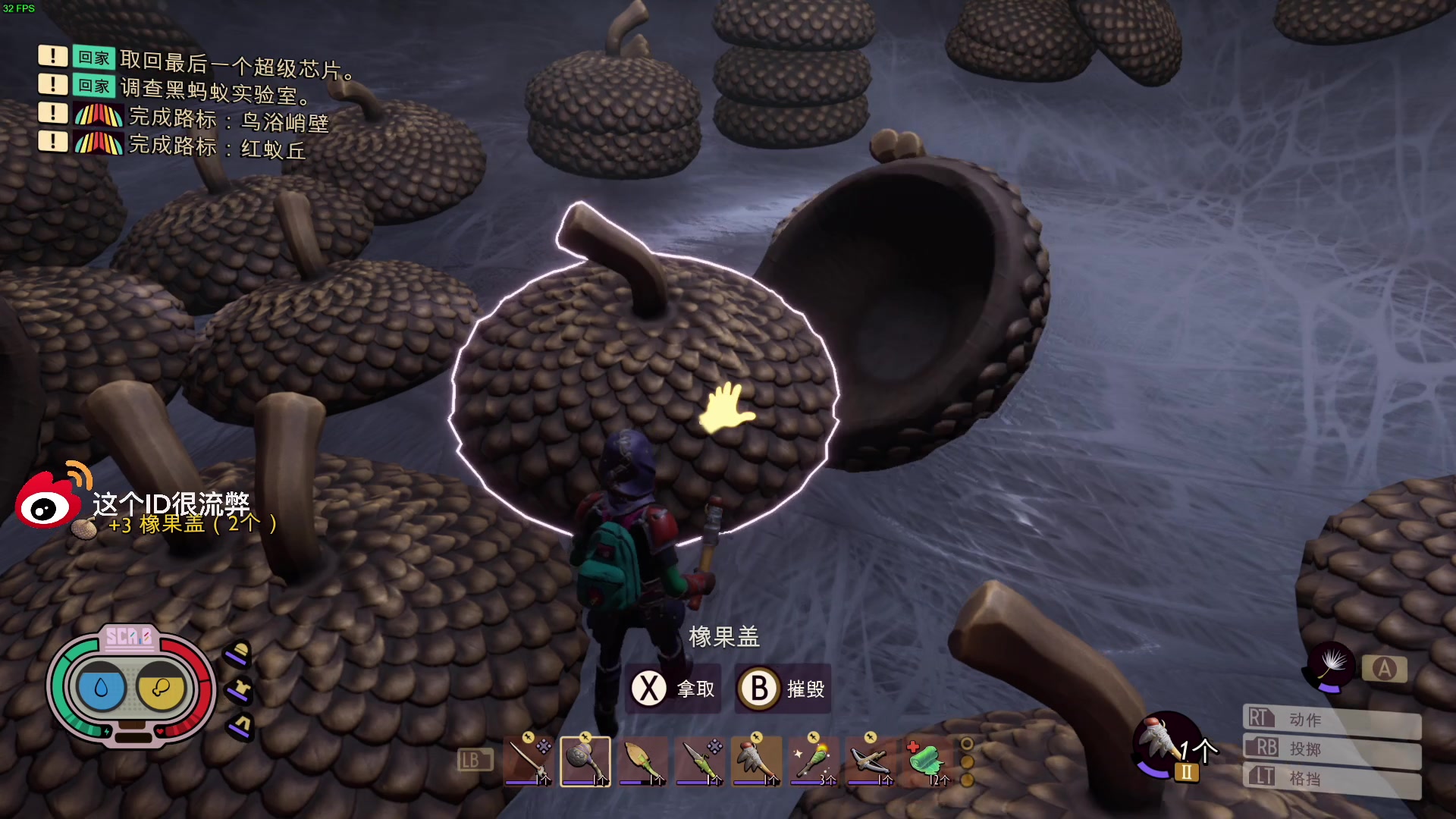The image size is (1456, 819).
Task: Pick the tooth-bladed club hotbar slot
Action: point(756,761)
